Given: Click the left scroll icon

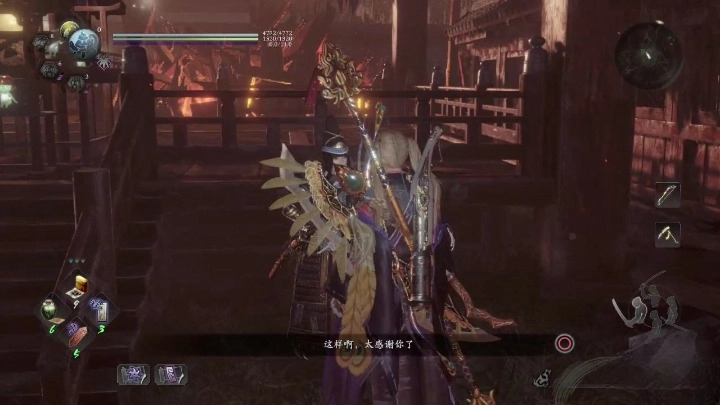Looking at the screenshot, I should tap(132, 374).
